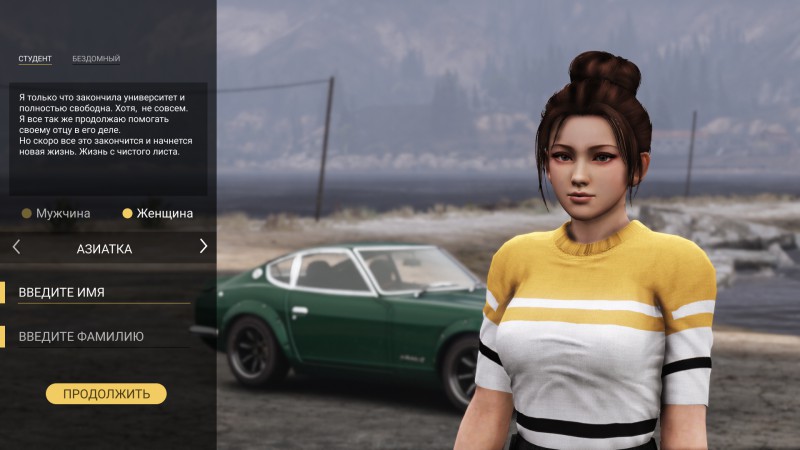Switch to the СТУДЕНТ backstory tab
Viewport: 800px width, 450px height.
pyautogui.click(x=35, y=59)
